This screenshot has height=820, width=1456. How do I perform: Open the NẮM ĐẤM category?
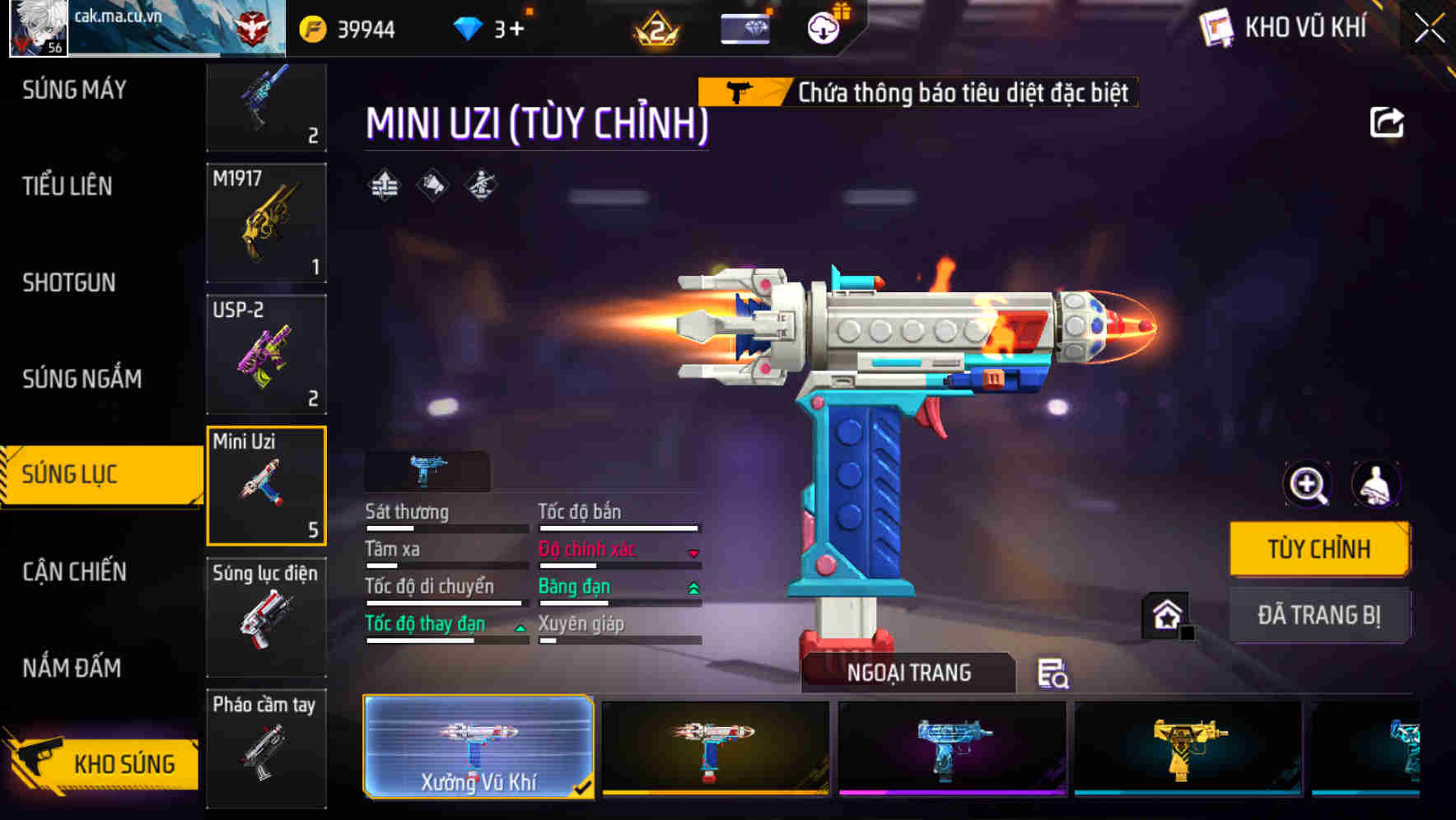[x=72, y=668]
